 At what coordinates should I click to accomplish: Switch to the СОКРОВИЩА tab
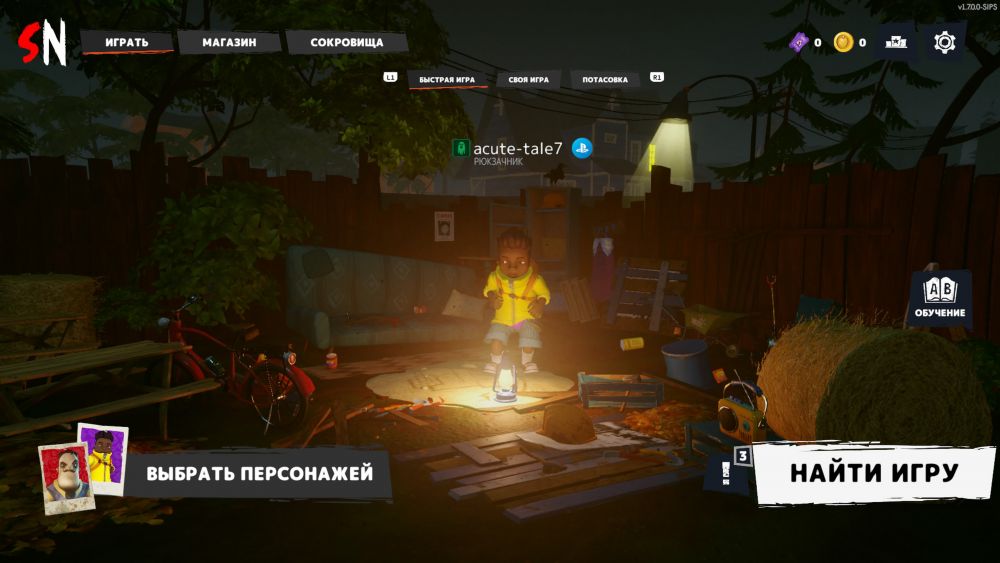tap(346, 42)
